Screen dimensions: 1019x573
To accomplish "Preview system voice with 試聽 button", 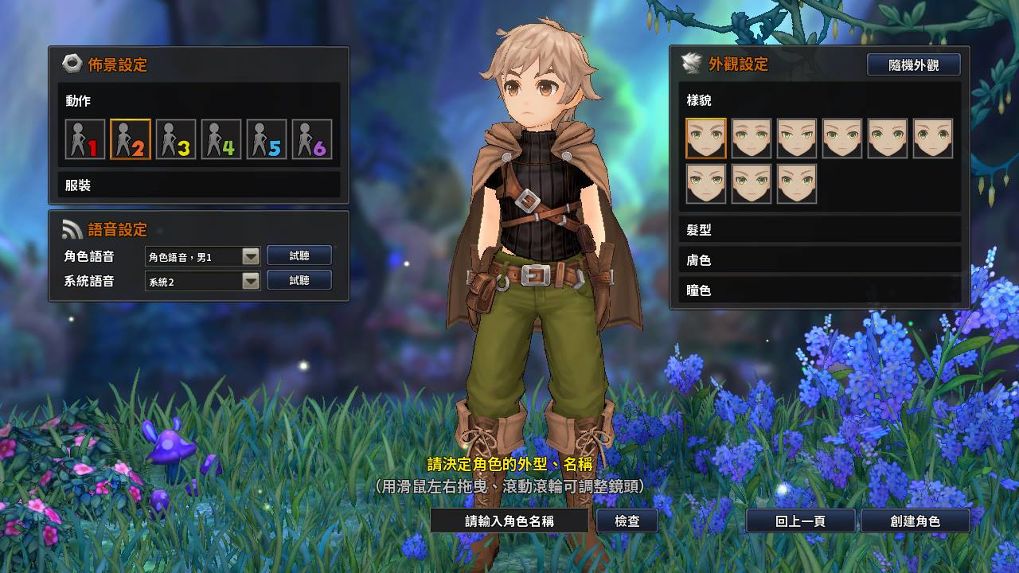I will tap(299, 281).
